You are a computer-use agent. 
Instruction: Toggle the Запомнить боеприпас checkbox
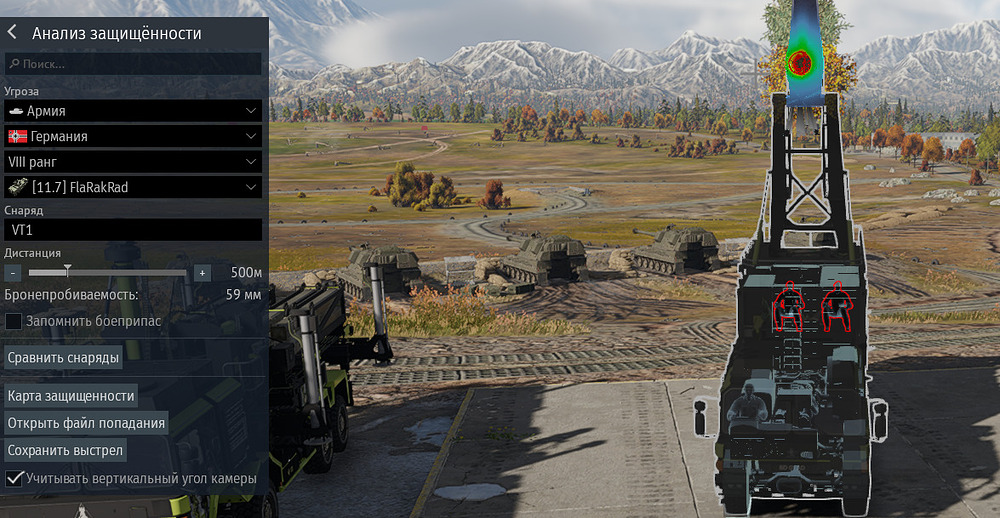[14, 321]
